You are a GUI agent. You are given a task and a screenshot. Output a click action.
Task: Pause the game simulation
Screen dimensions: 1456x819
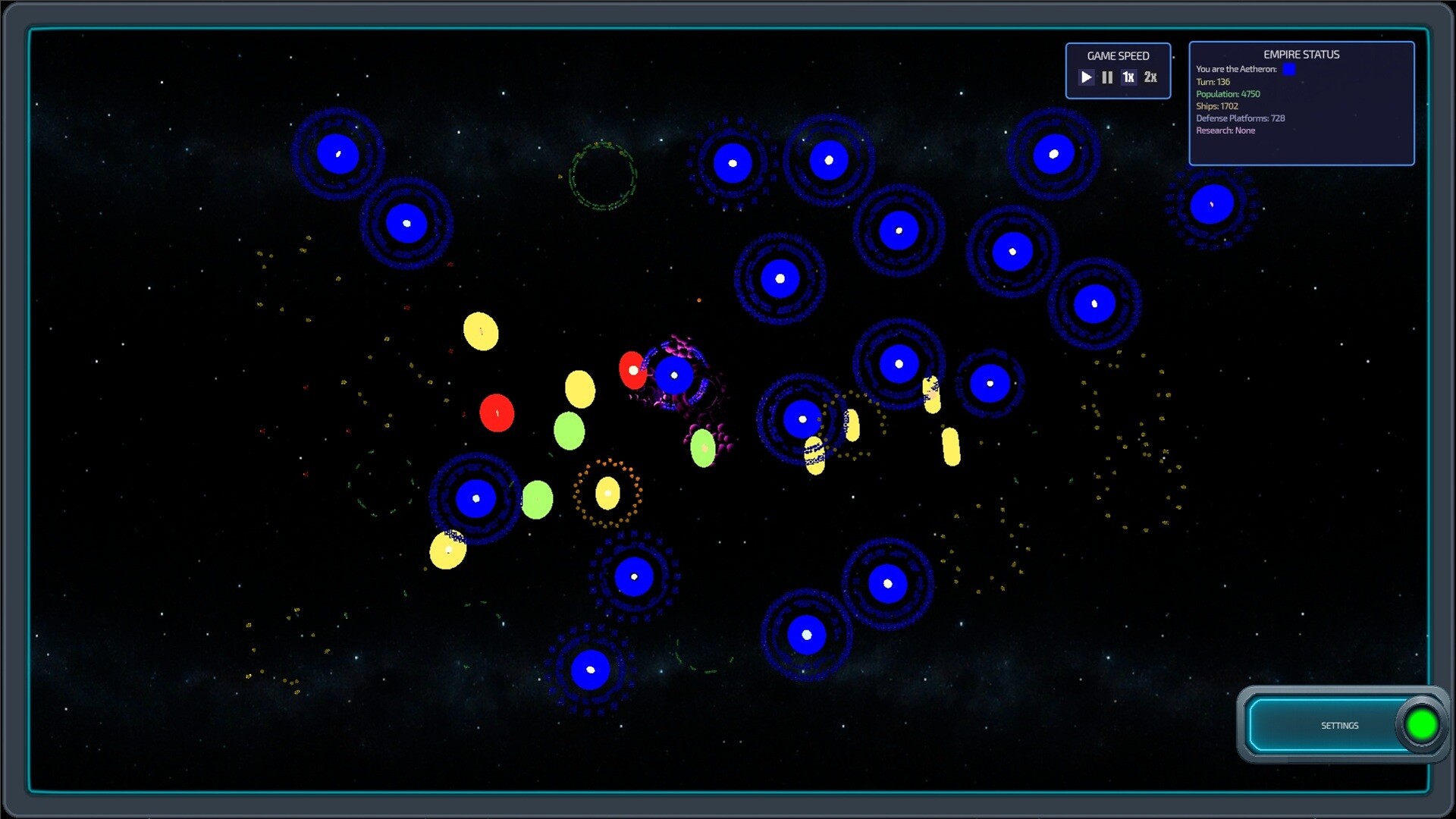(x=1106, y=77)
